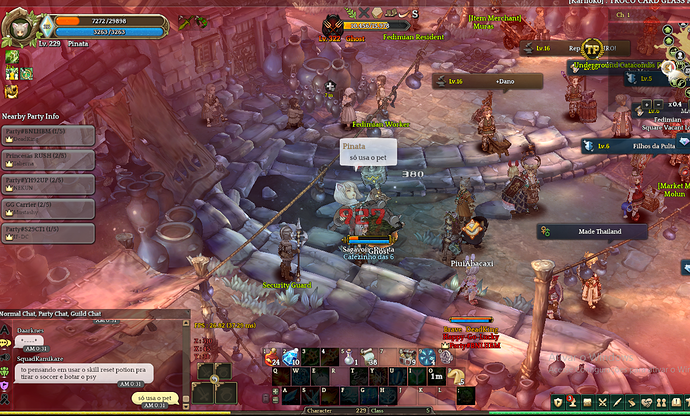Viewport: 690px width, 416px height.
Task: Use the blue potion in hotbar slot 2
Action: 291,358
